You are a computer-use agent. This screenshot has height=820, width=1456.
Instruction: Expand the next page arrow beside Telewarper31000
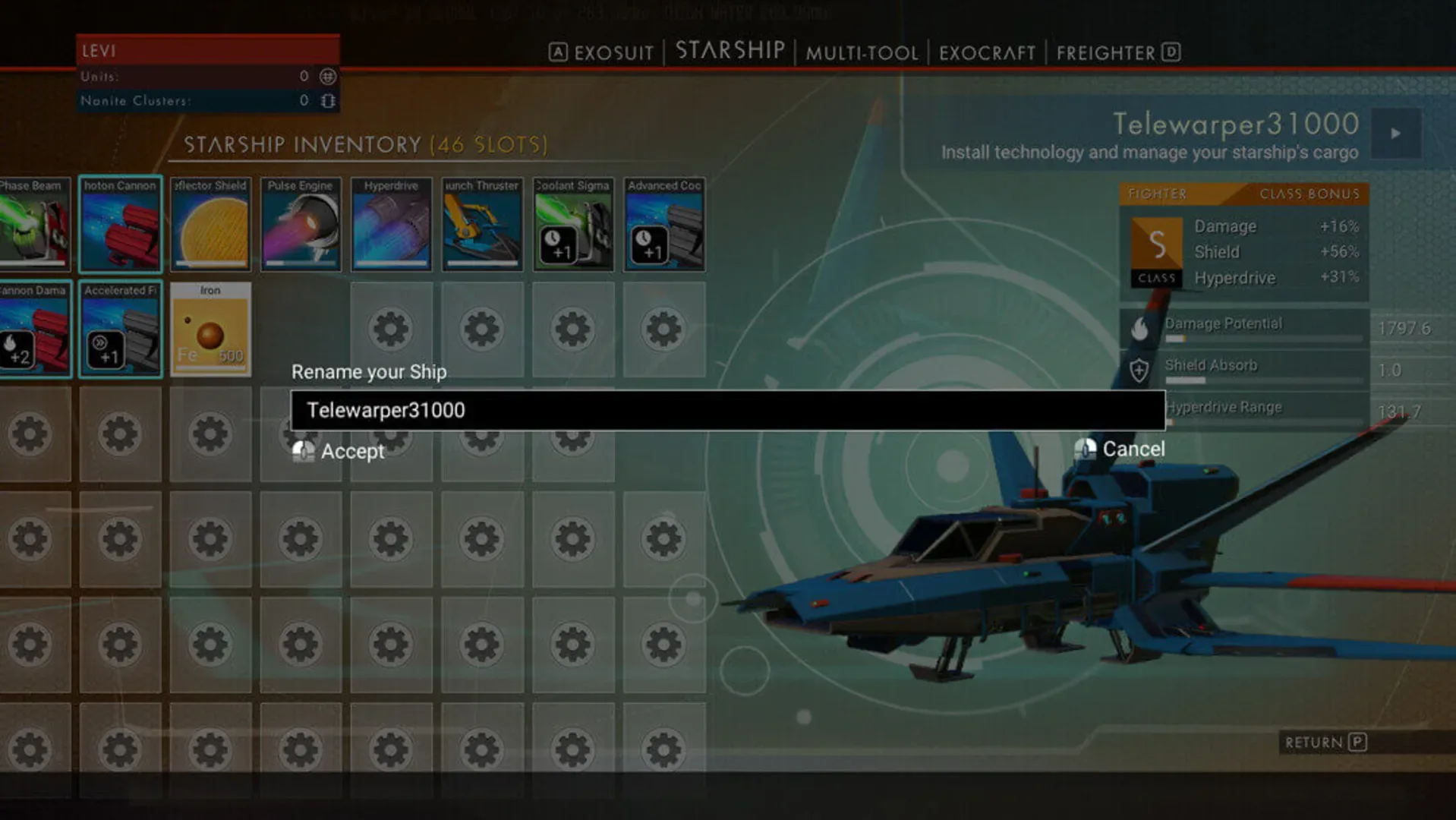pyautogui.click(x=1395, y=133)
